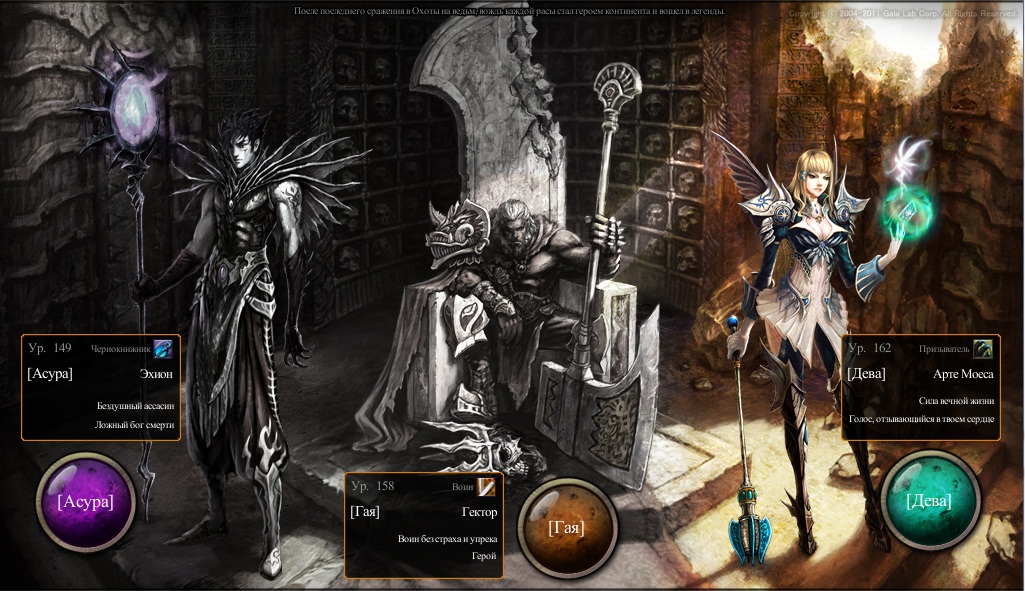Select the orange [Гая] race orb
This screenshot has height=591, width=1025.
pos(566,527)
